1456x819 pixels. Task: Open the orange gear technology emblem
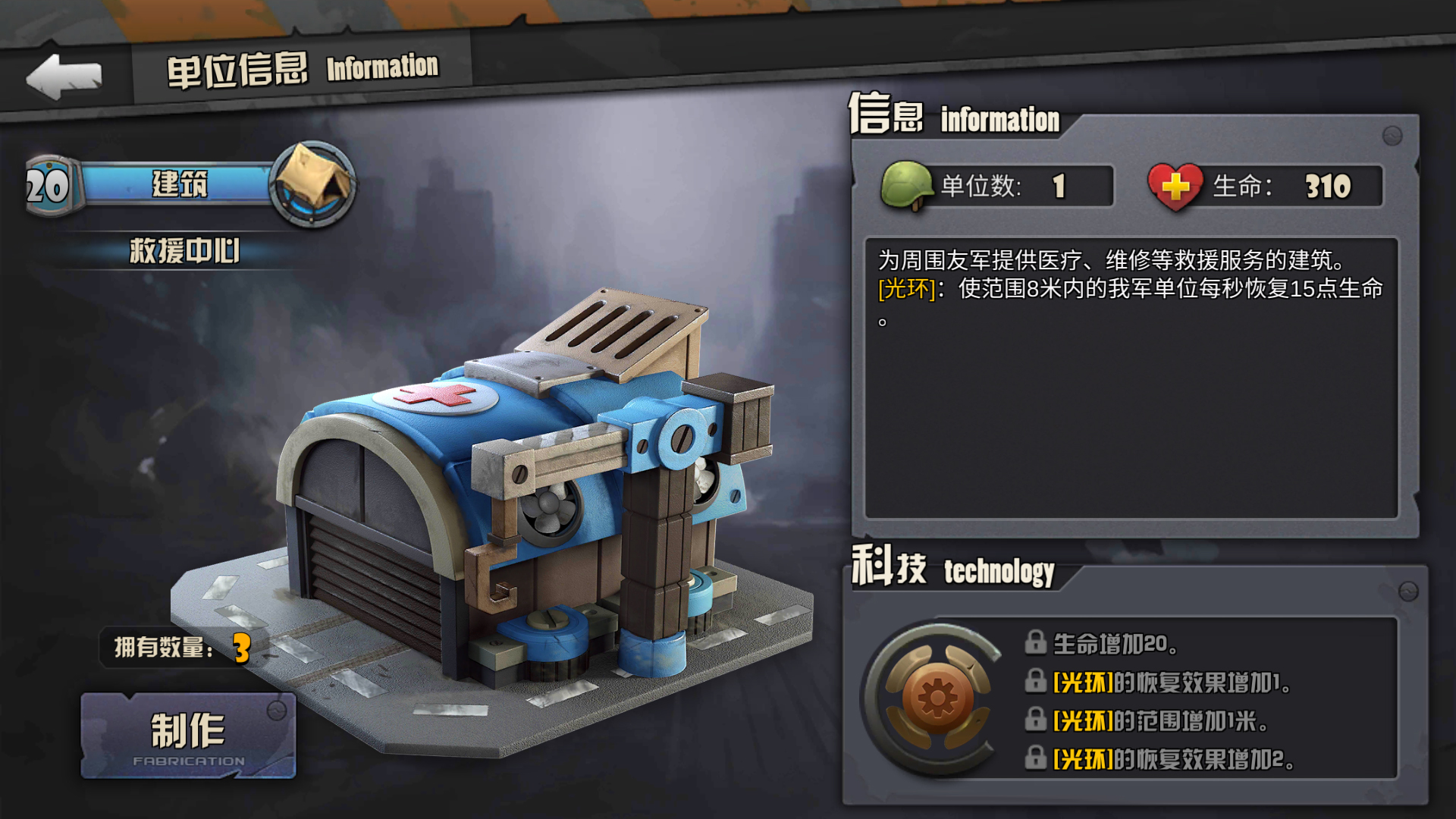(937, 698)
